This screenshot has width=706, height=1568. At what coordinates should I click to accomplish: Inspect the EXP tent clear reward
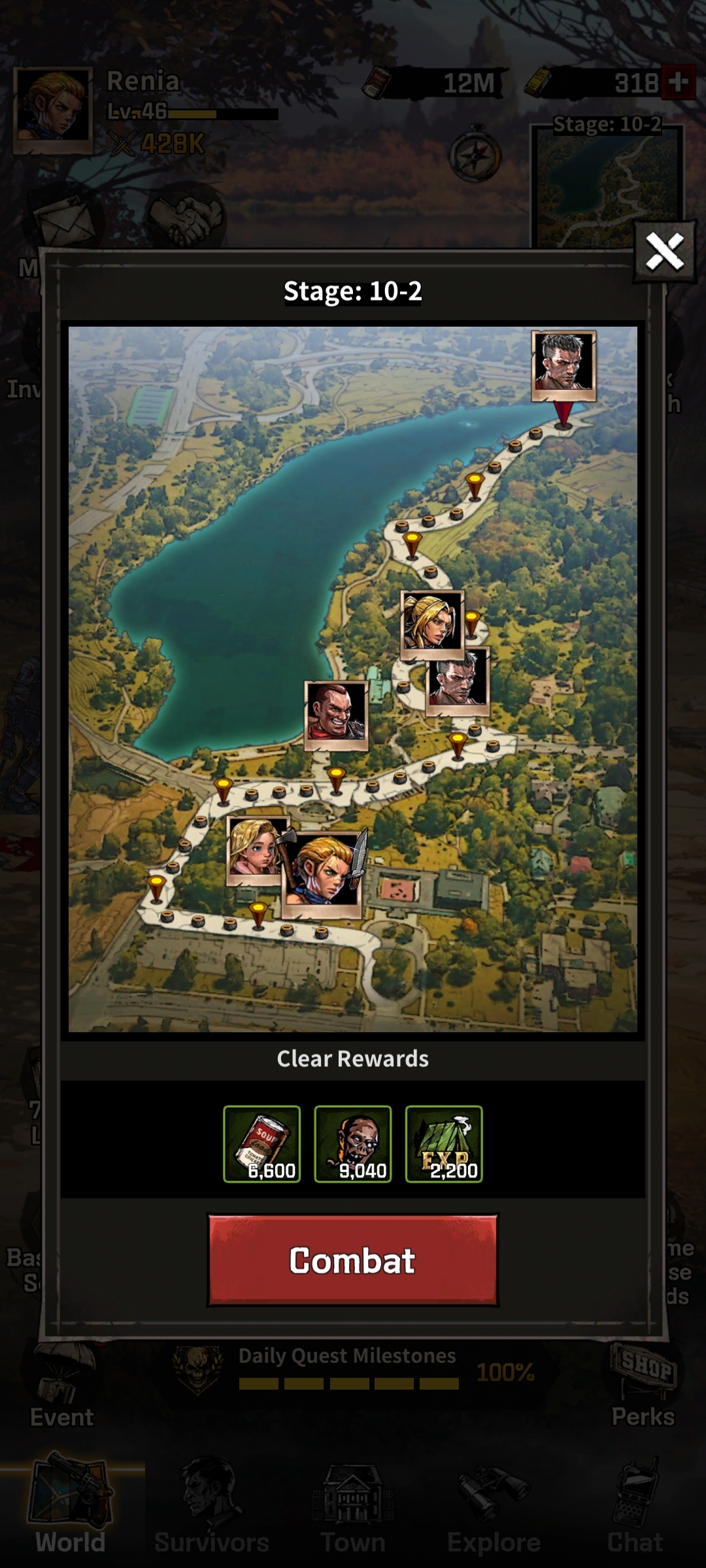[x=444, y=1143]
